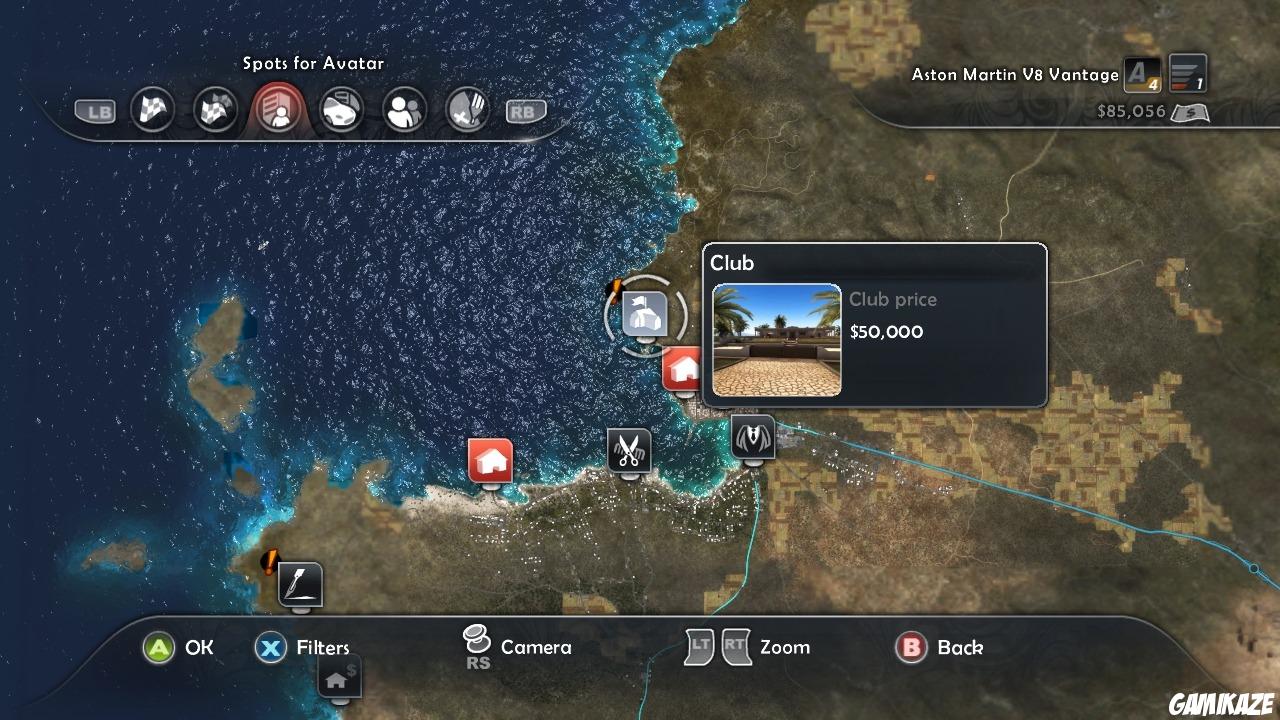The height and width of the screenshot is (720, 1280).
Task: Select the multiplayer players filter icon
Action: 404,110
